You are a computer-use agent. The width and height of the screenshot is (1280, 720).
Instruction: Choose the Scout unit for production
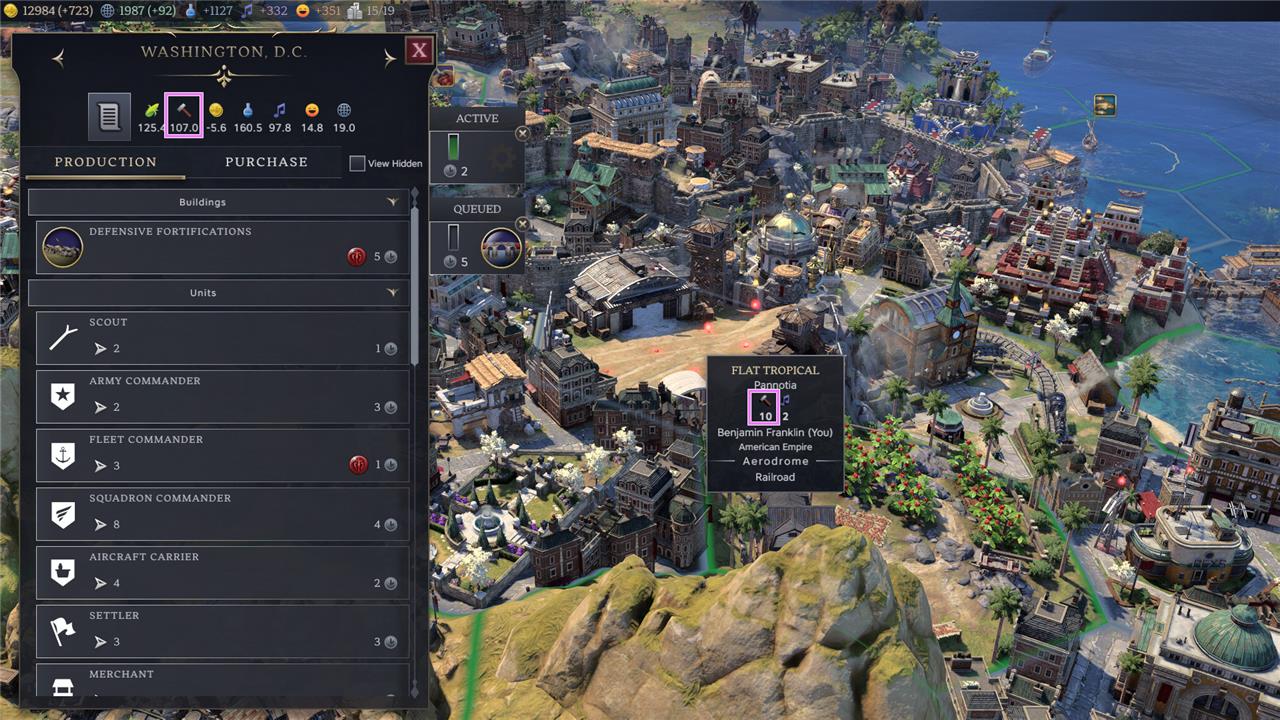tap(222, 338)
